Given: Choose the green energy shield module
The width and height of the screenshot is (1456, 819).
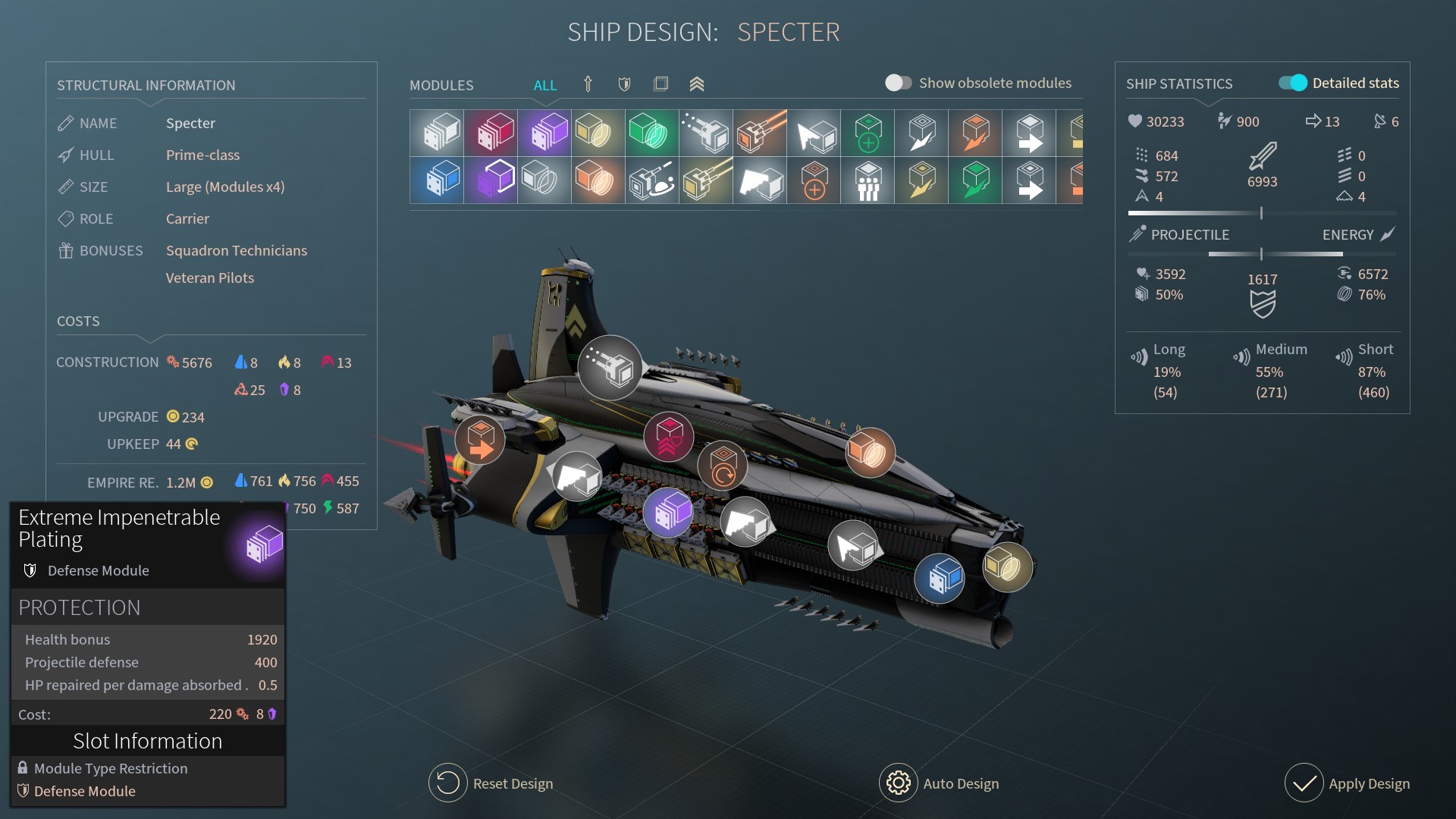Looking at the screenshot, I should 651,133.
